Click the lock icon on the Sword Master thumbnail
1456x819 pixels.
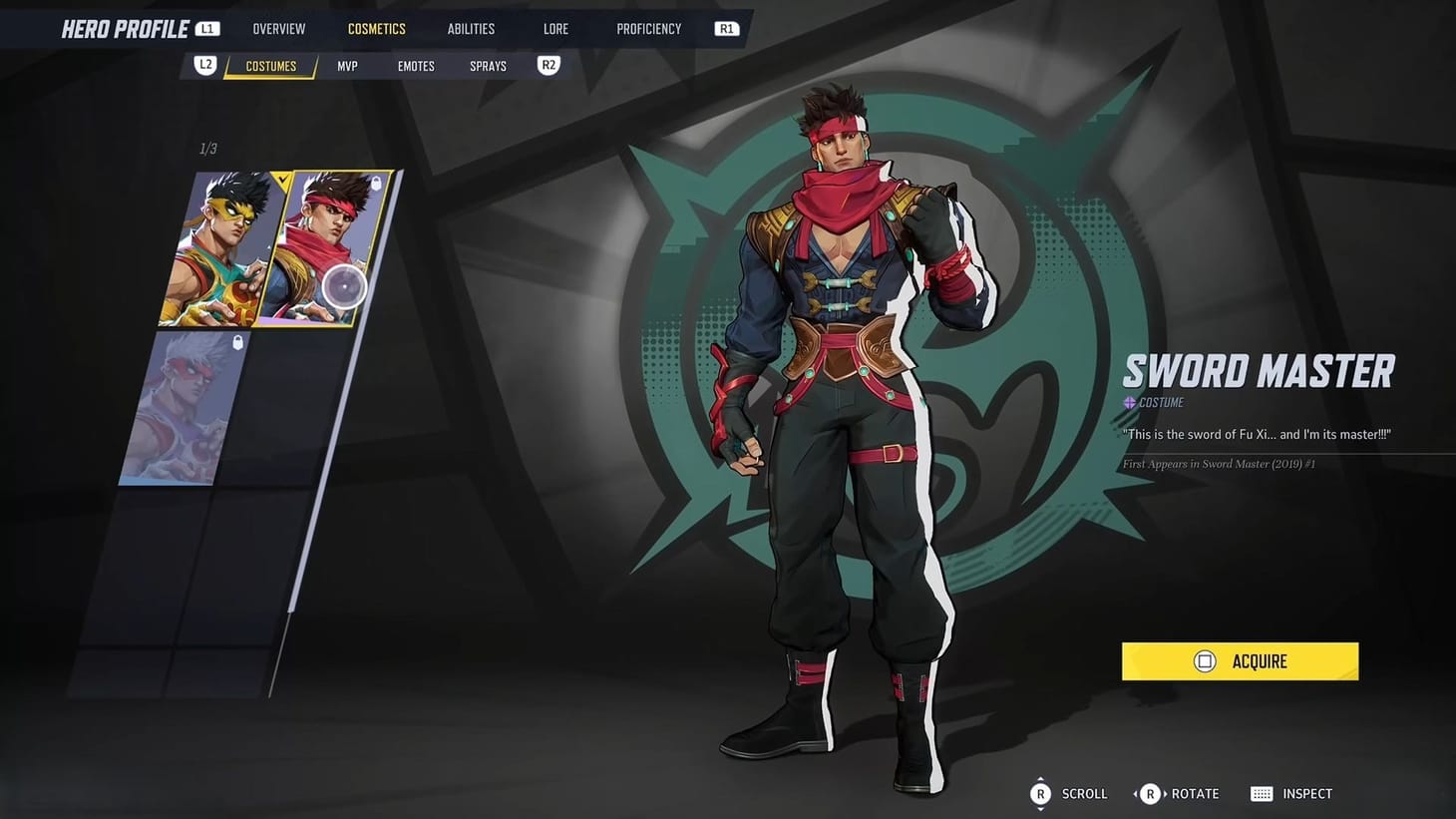(x=377, y=184)
